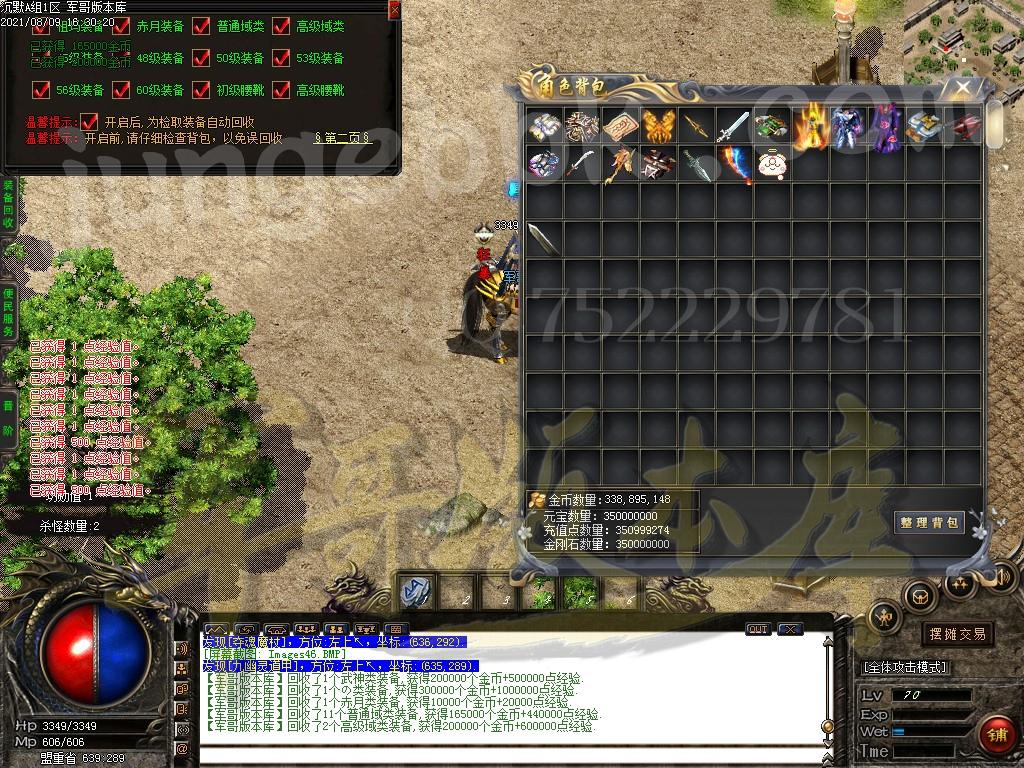Switch the 全体攻击模式 attack mode
This screenshot has width=1024, height=768.
(x=905, y=667)
